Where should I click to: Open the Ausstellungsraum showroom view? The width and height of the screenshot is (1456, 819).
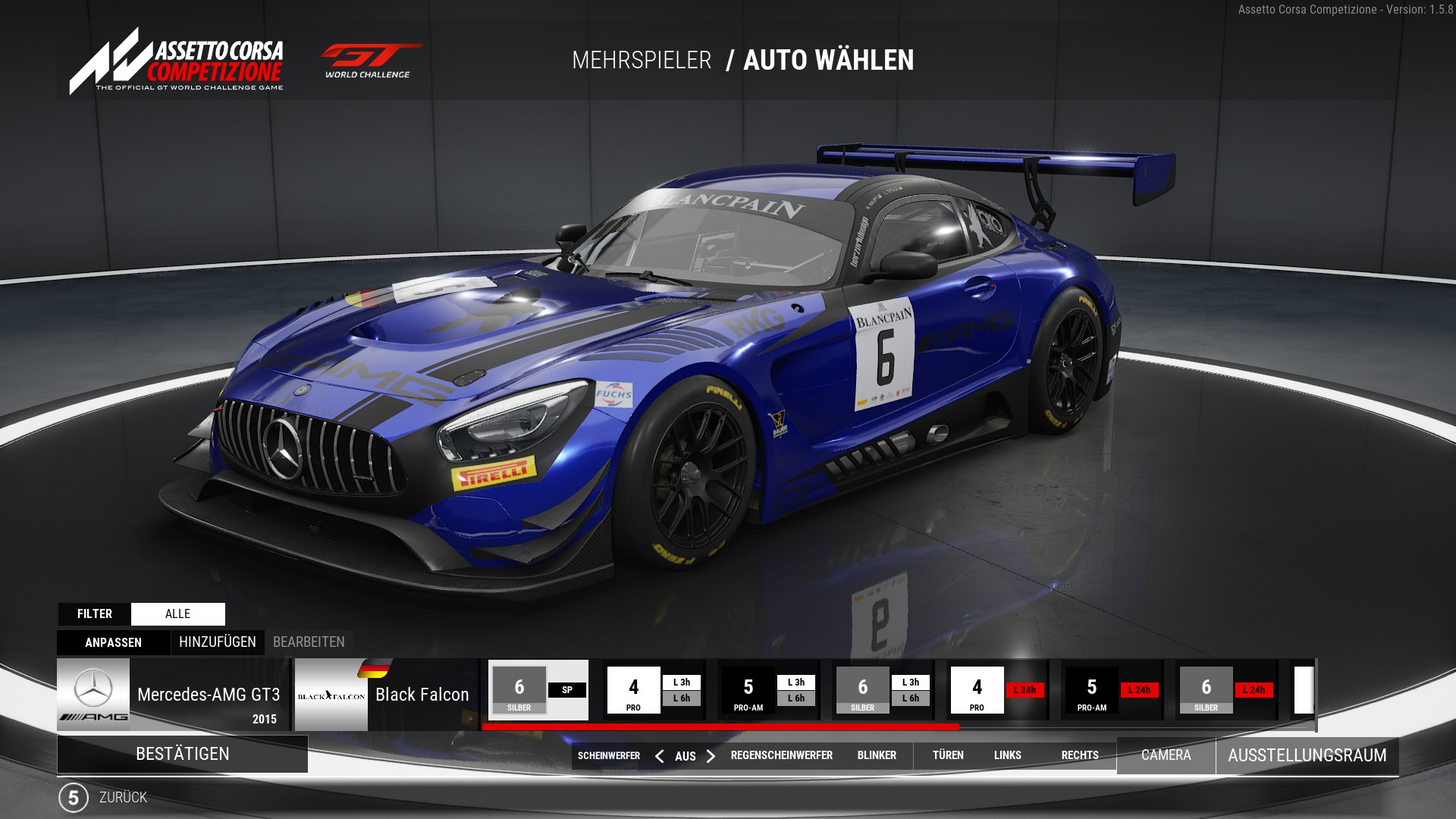1307,755
